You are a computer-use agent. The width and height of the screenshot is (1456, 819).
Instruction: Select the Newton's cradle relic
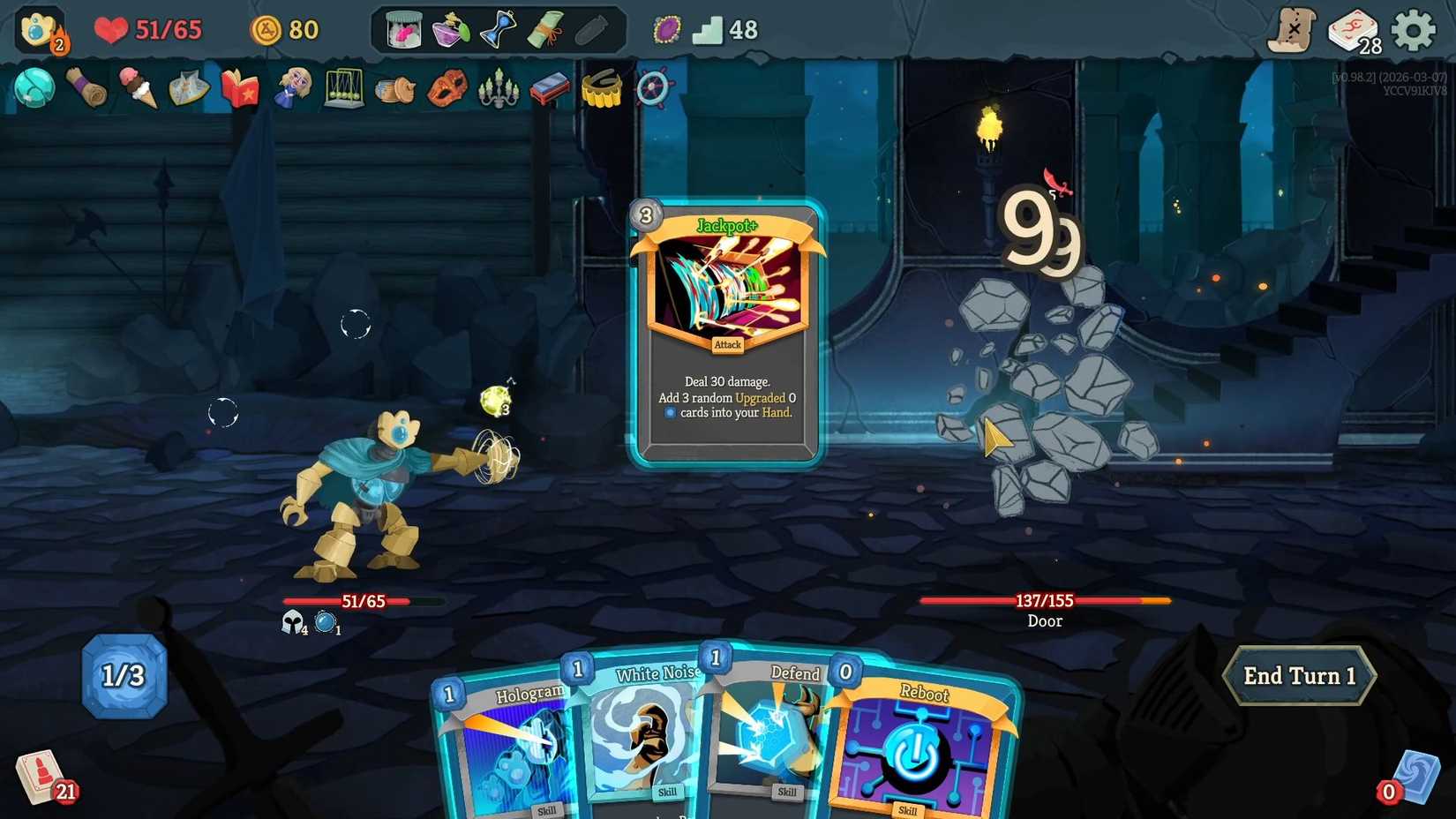click(x=344, y=88)
